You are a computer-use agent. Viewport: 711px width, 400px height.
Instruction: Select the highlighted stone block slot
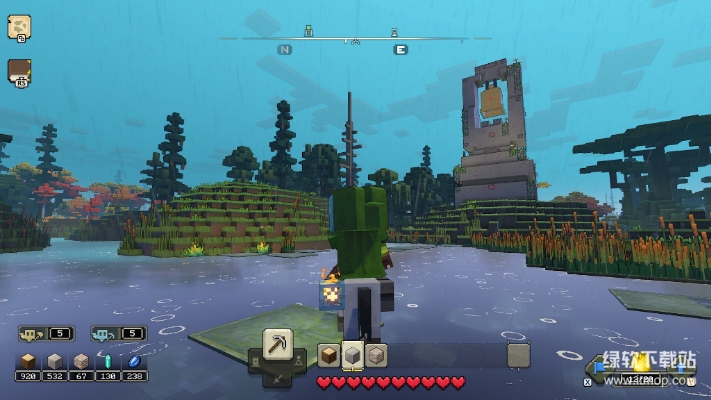(x=352, y=354)
